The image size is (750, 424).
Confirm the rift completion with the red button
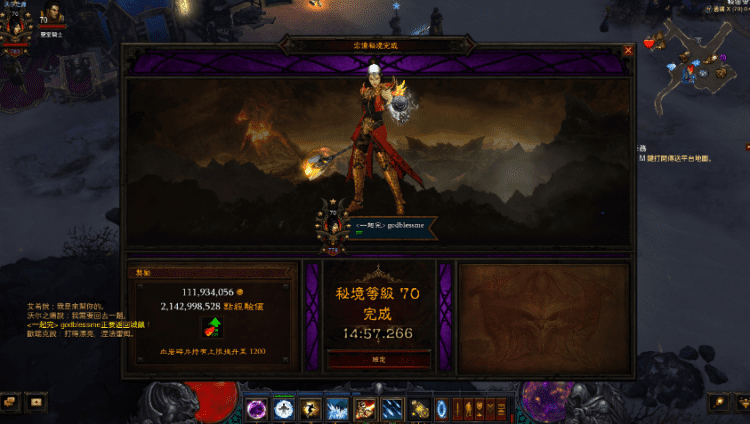(379, 358)
